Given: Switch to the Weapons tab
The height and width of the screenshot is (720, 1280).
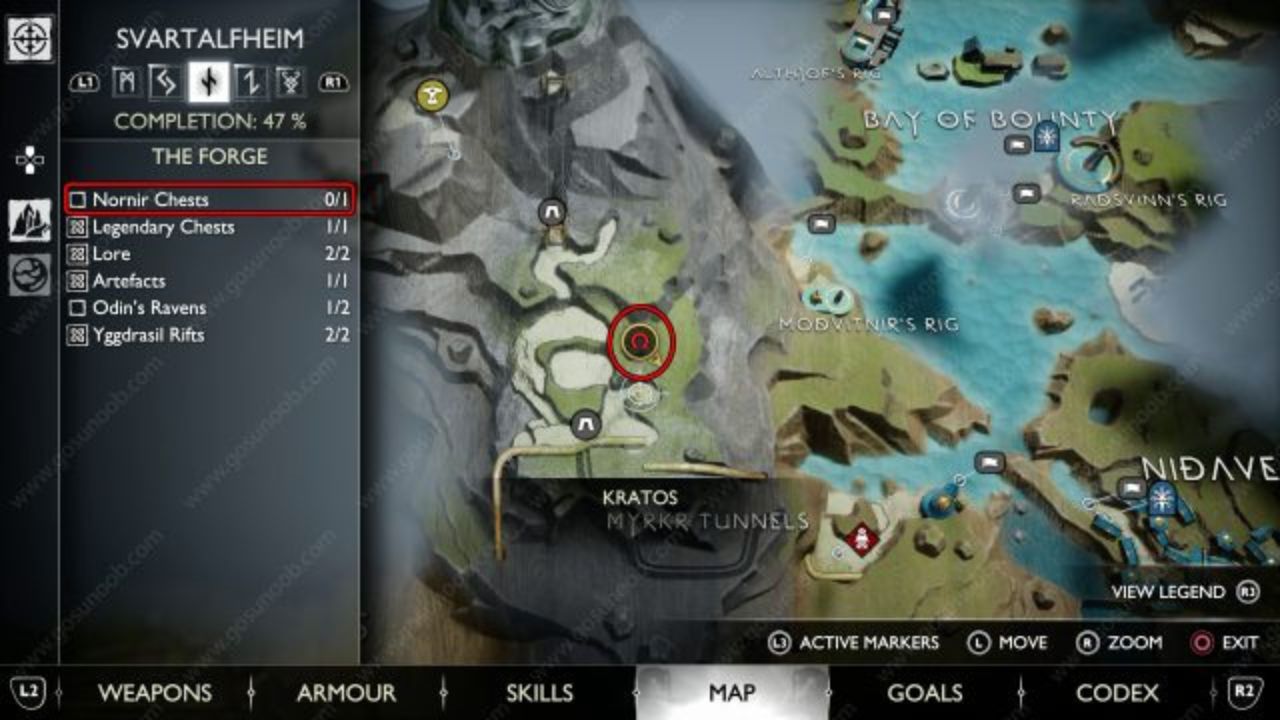Looking at the screenshot, I should 154,693.
